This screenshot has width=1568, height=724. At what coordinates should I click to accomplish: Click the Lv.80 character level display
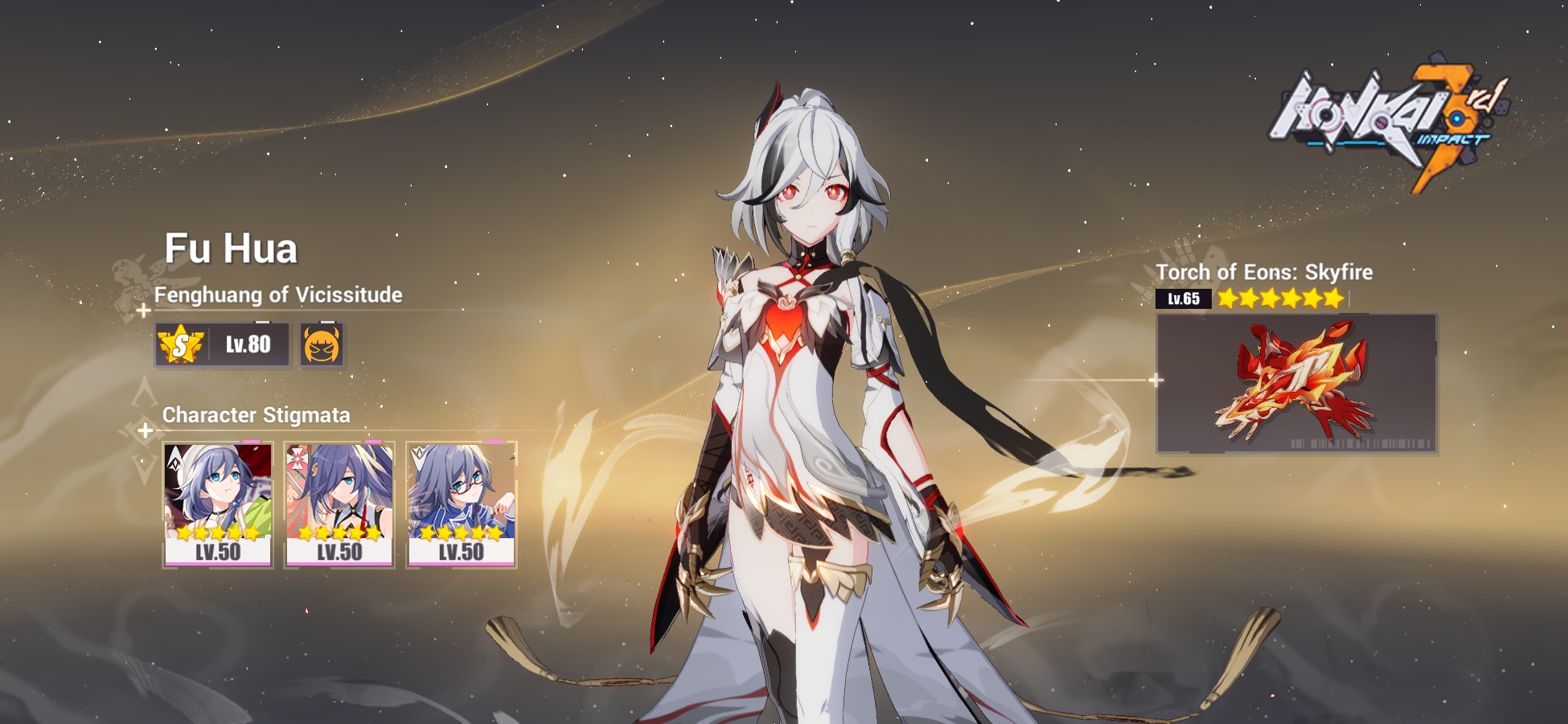(x=248, y=343)
